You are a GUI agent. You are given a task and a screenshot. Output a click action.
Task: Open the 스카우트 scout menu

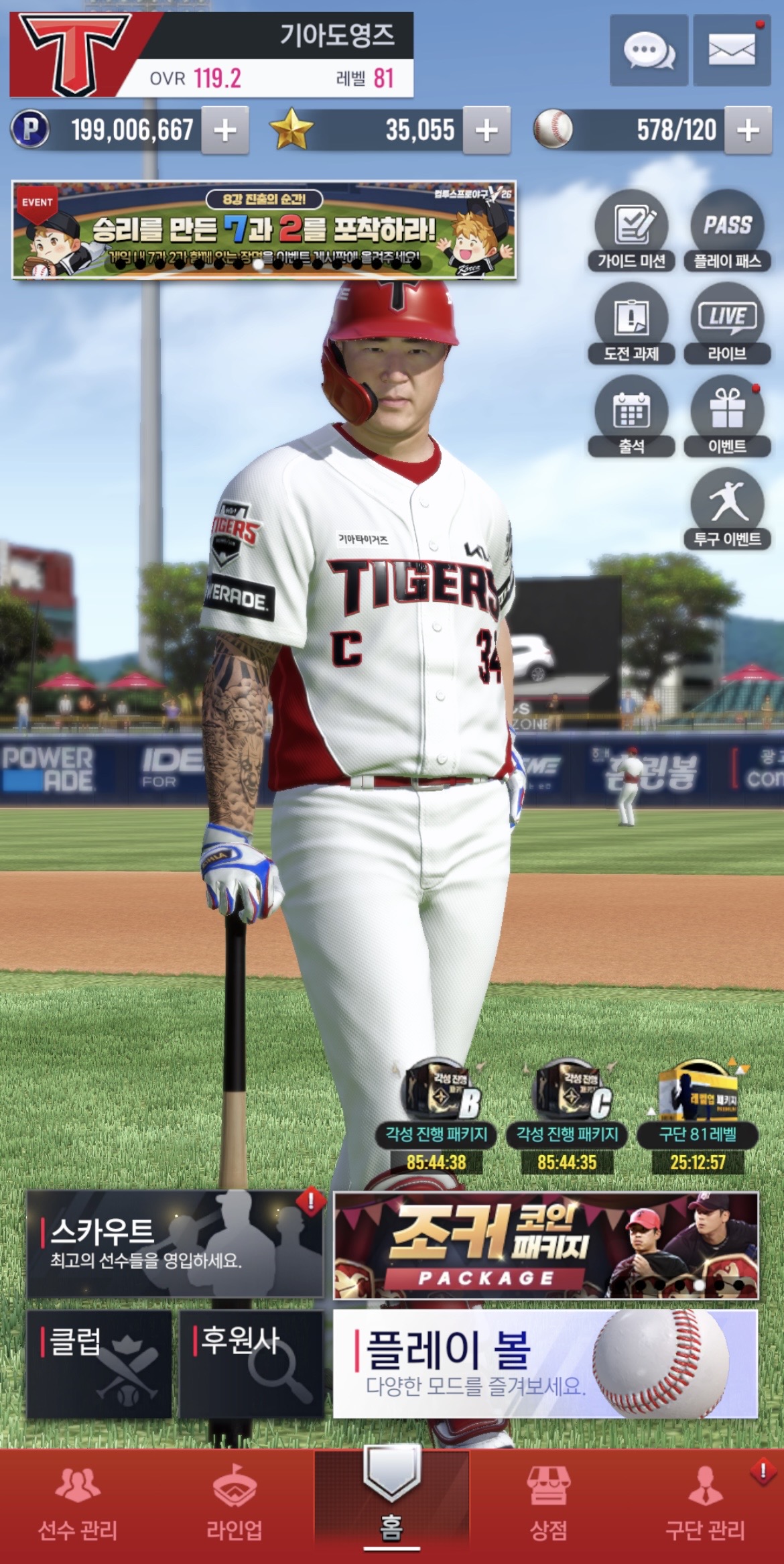[x=175, y=1244]
